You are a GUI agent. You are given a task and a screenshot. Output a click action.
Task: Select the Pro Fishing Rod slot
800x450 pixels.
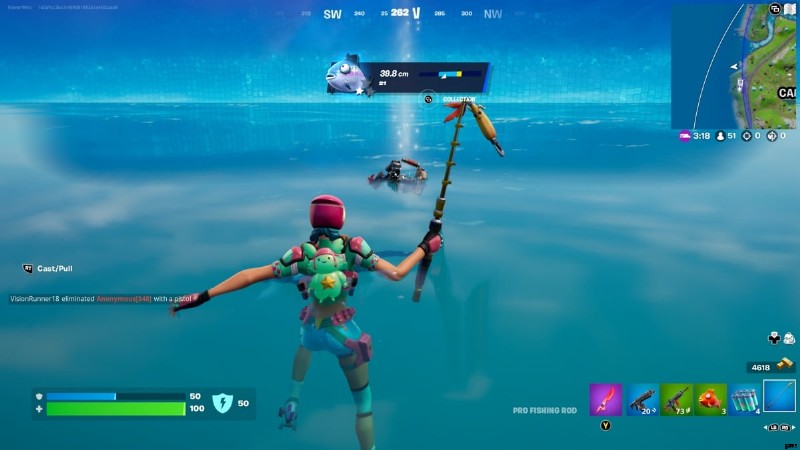(780, 397)
